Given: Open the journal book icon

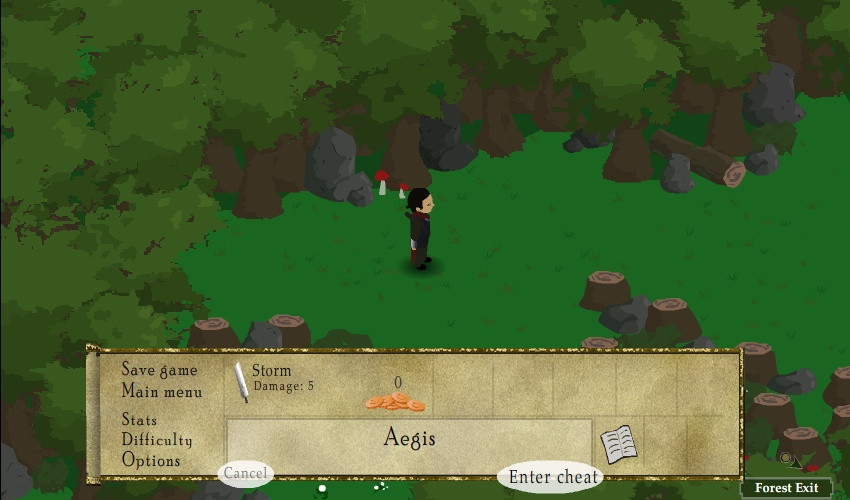Looking at the screenshot, I should tap(618, 444).
